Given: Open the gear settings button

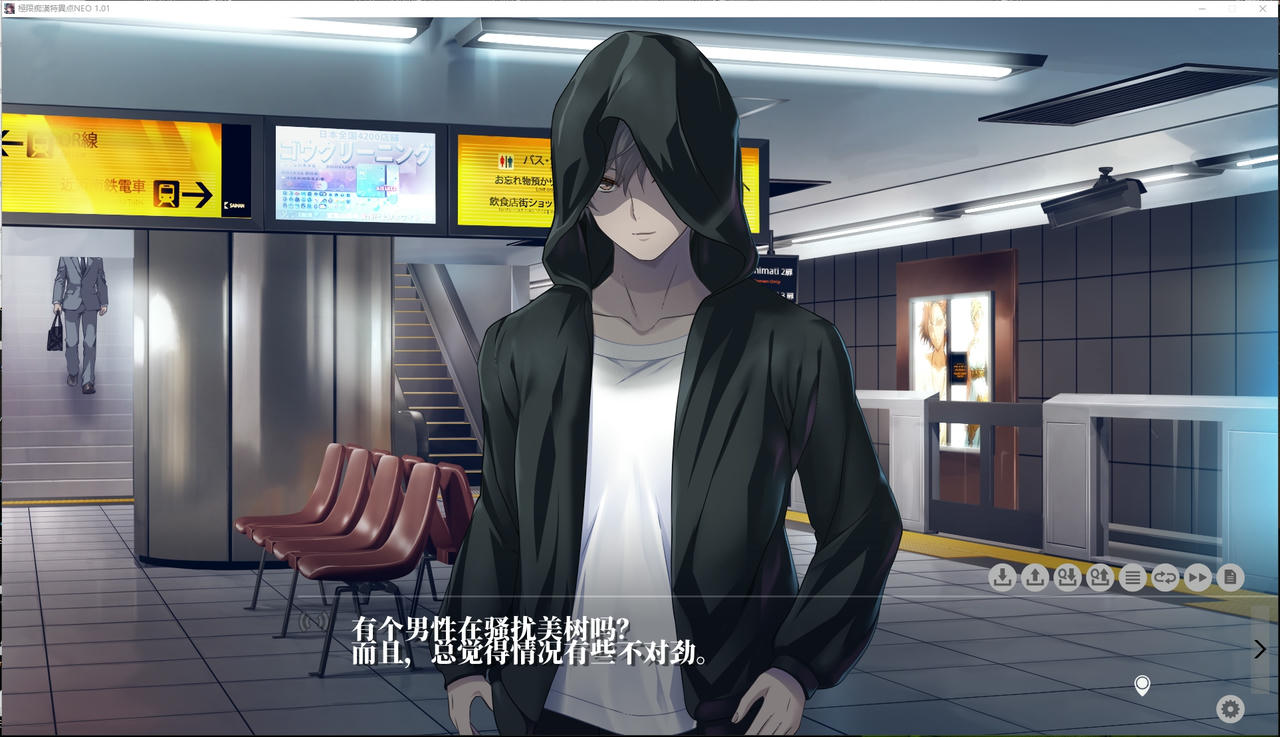Looking at the screenshot, I should click(1230, 709).
